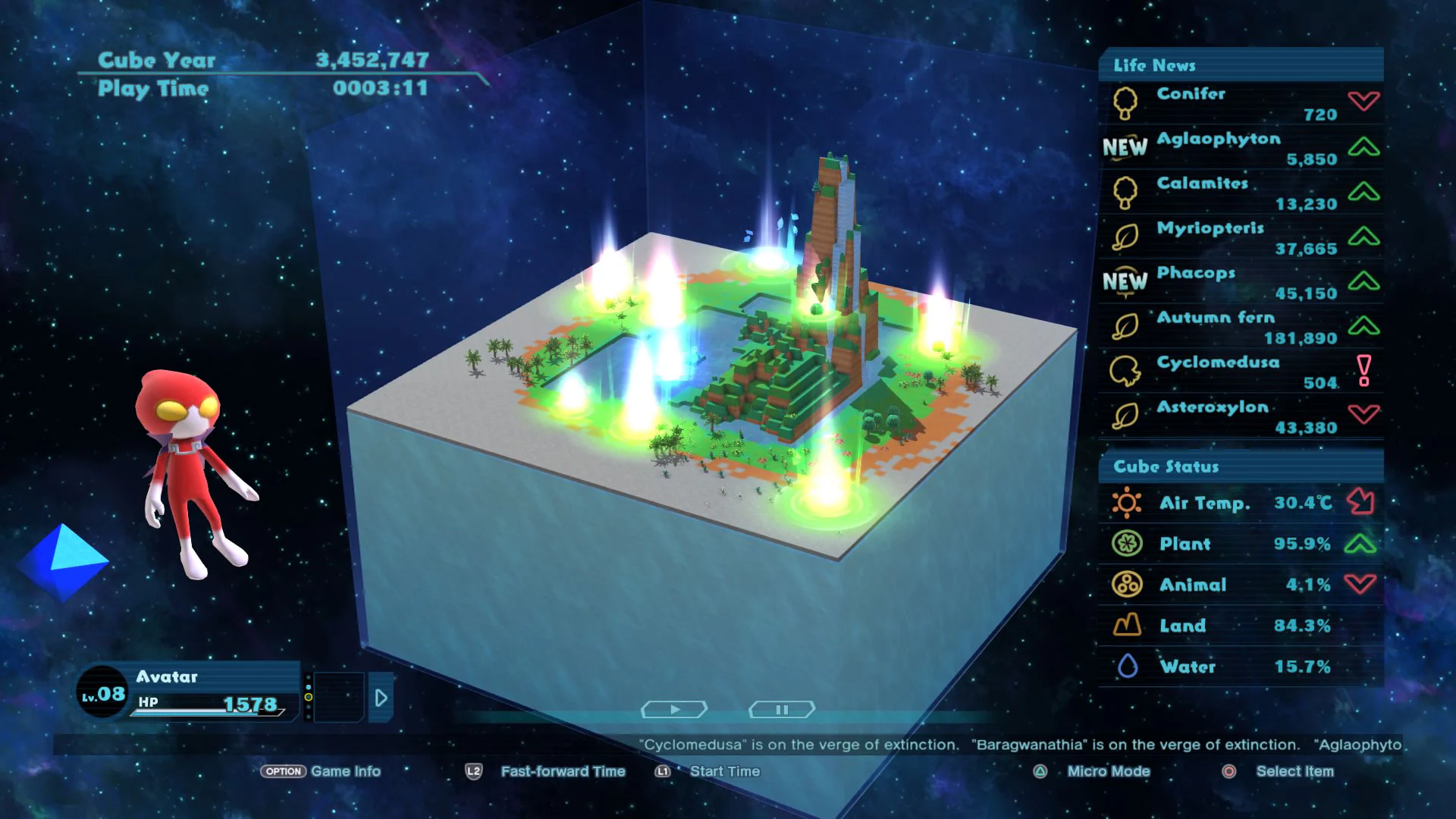Click the Cyclomedusa species icon
The height and width of the screenshot is (819, 1456).
pyautogui.click(x=1125, y=371)
